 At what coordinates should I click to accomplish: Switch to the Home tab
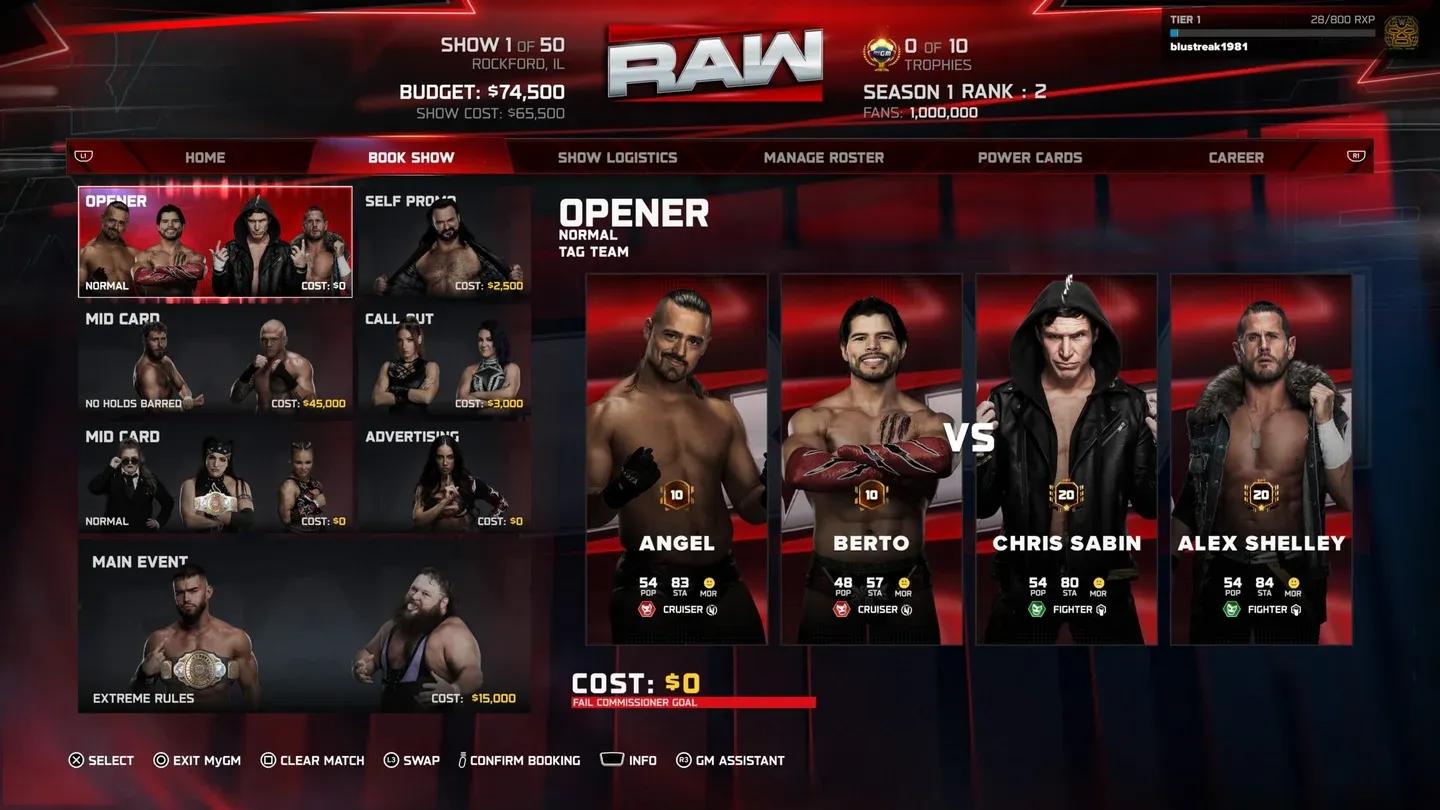coord(205,157)
